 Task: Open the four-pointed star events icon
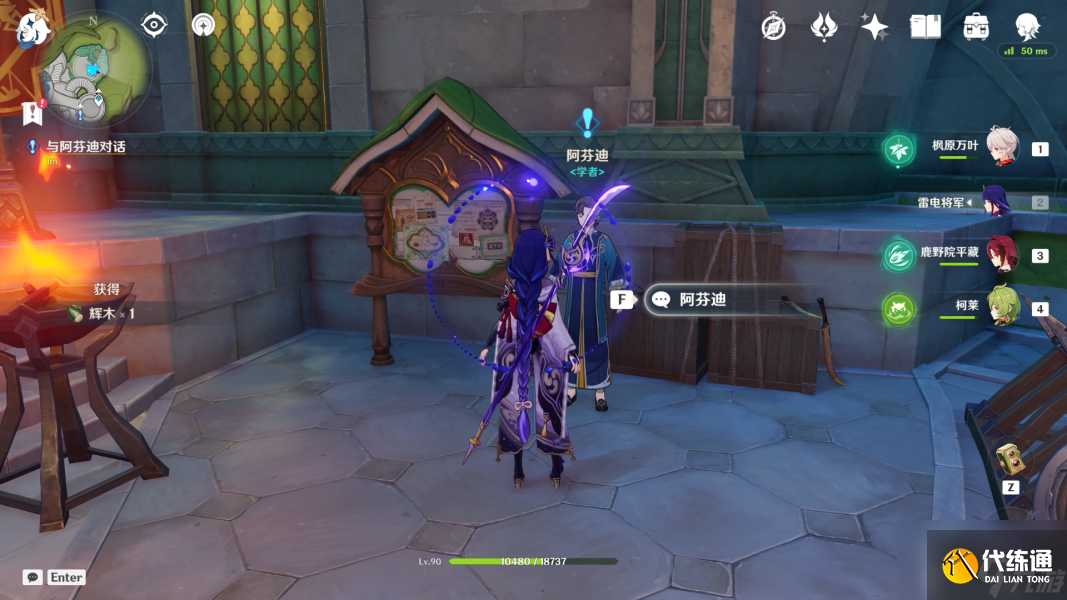874,27
